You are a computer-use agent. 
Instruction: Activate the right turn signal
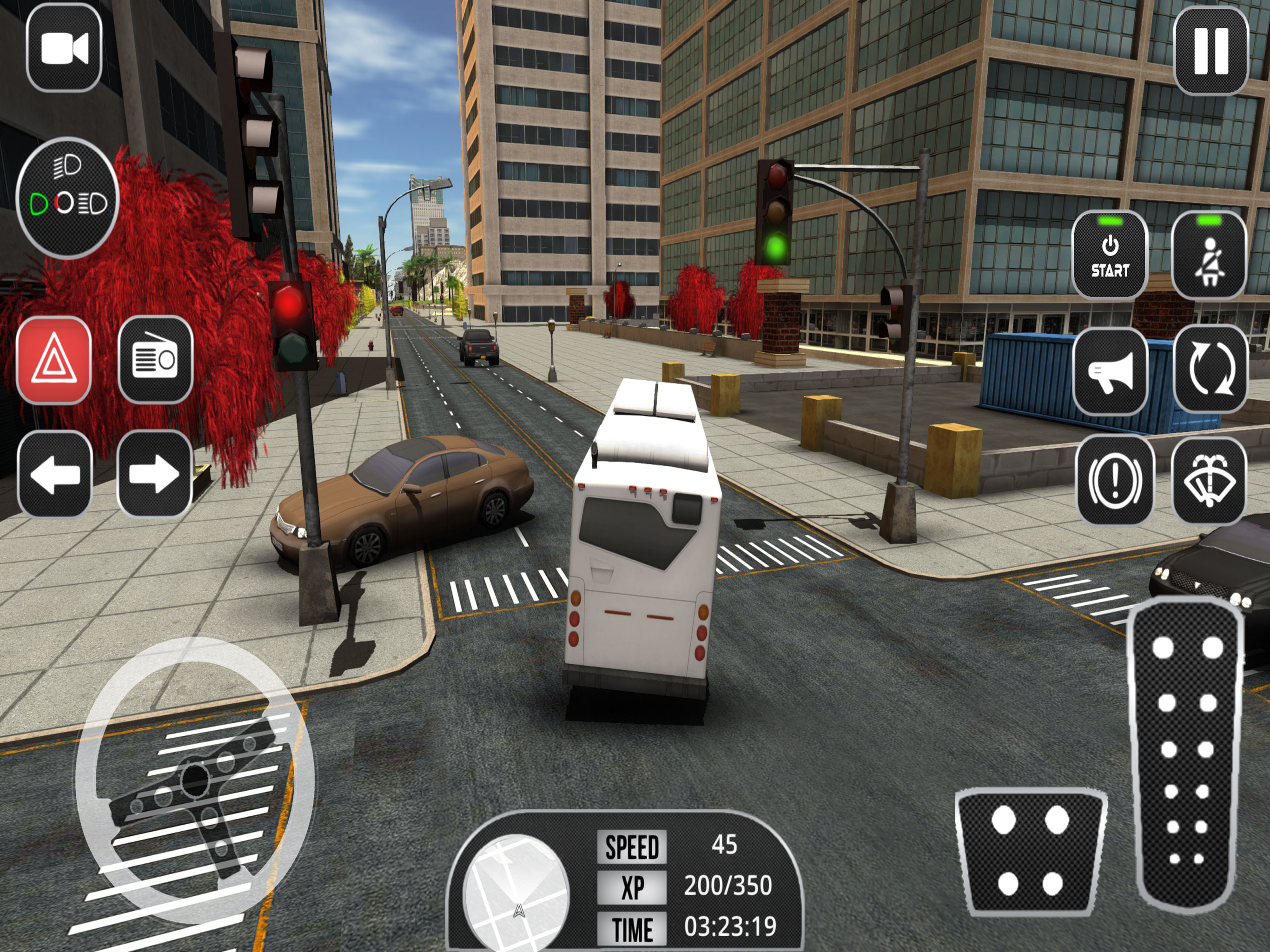[154, 474]
